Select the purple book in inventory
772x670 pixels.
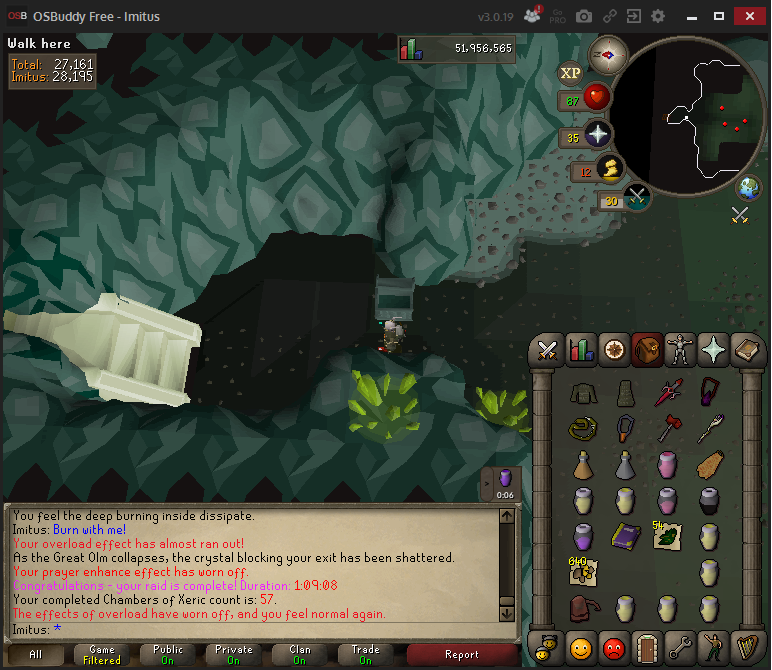(625, 535)
